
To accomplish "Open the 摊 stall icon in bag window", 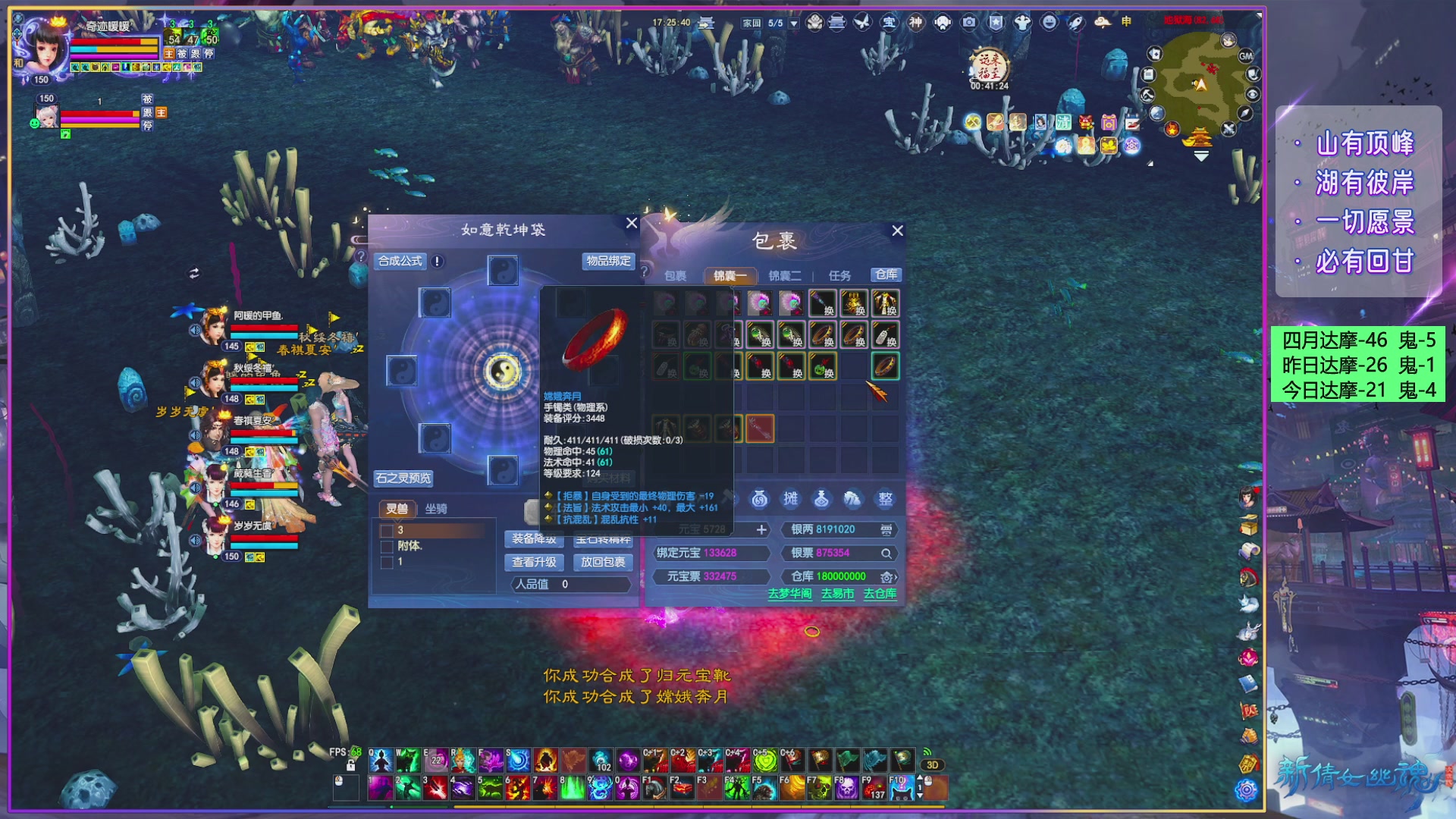I will point(791,499).
